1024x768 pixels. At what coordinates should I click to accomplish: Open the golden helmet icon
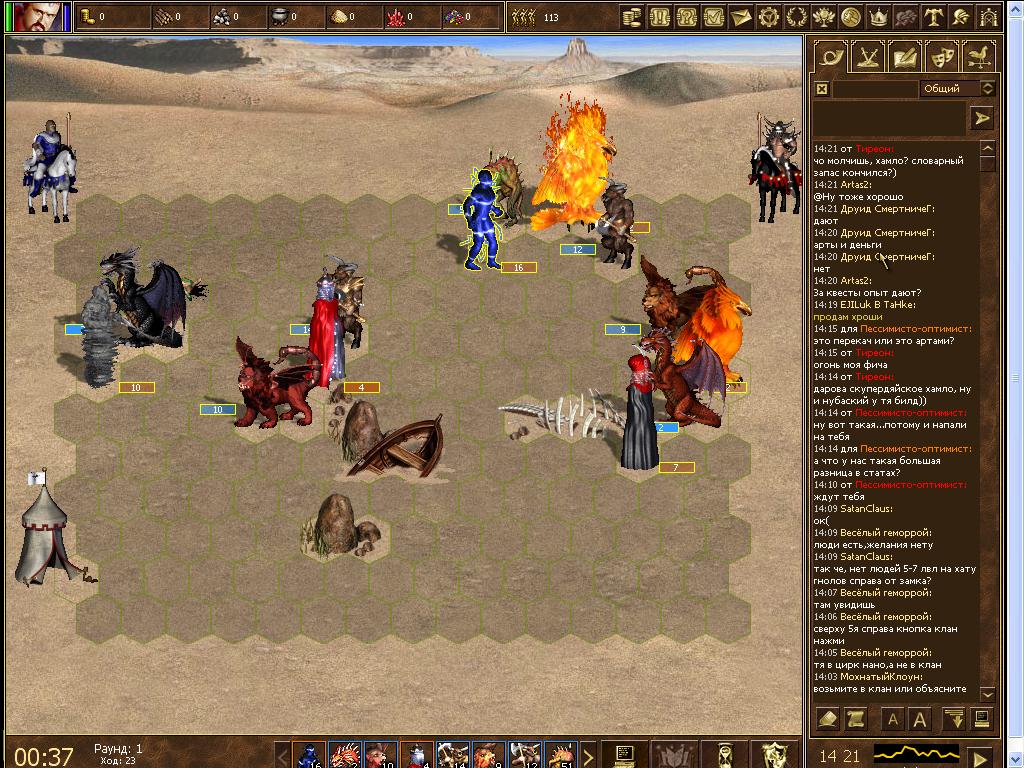pyautogui.click(x=961, y=17)
